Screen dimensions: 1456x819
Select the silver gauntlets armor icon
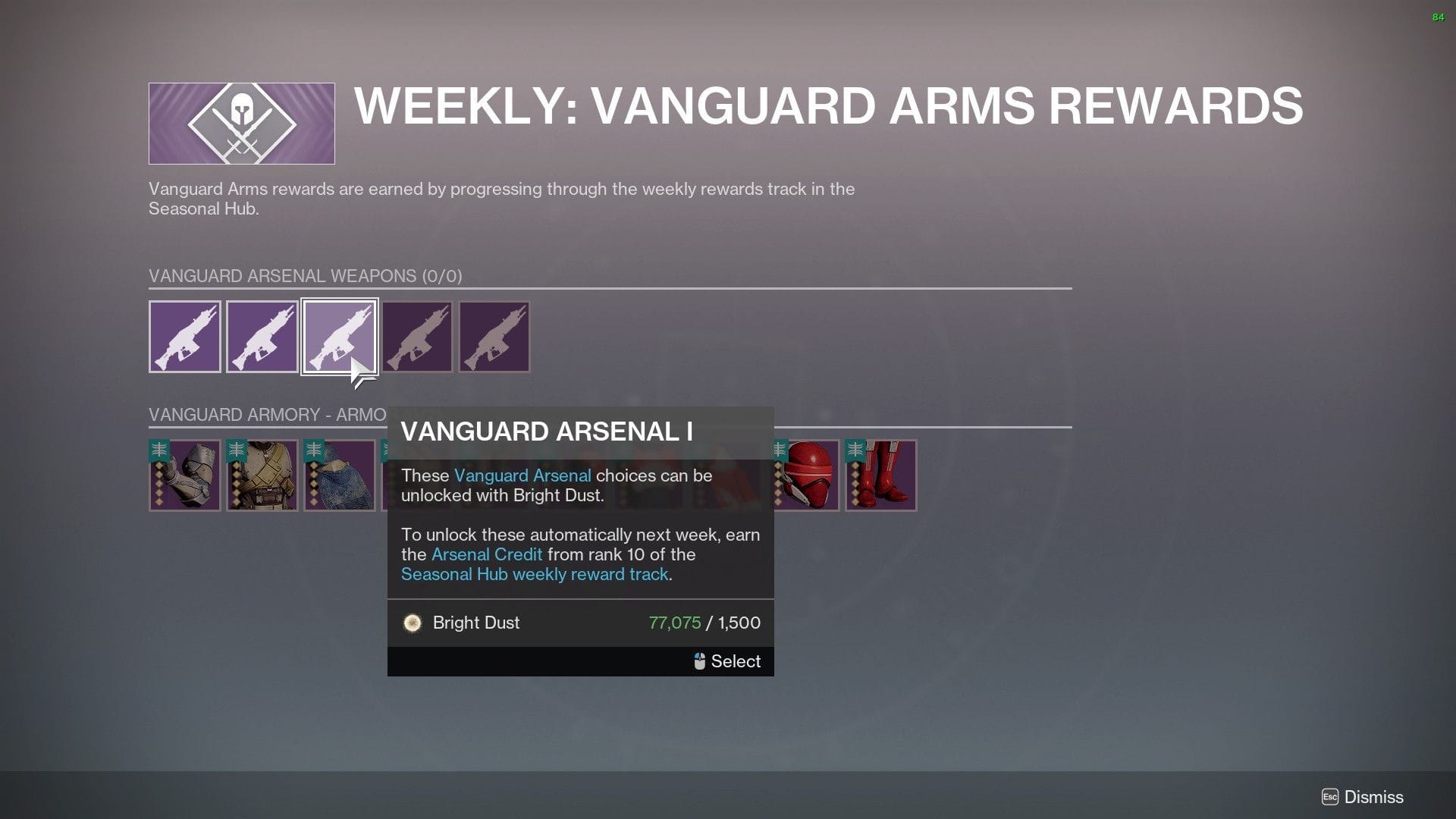(x=184, y=475)
